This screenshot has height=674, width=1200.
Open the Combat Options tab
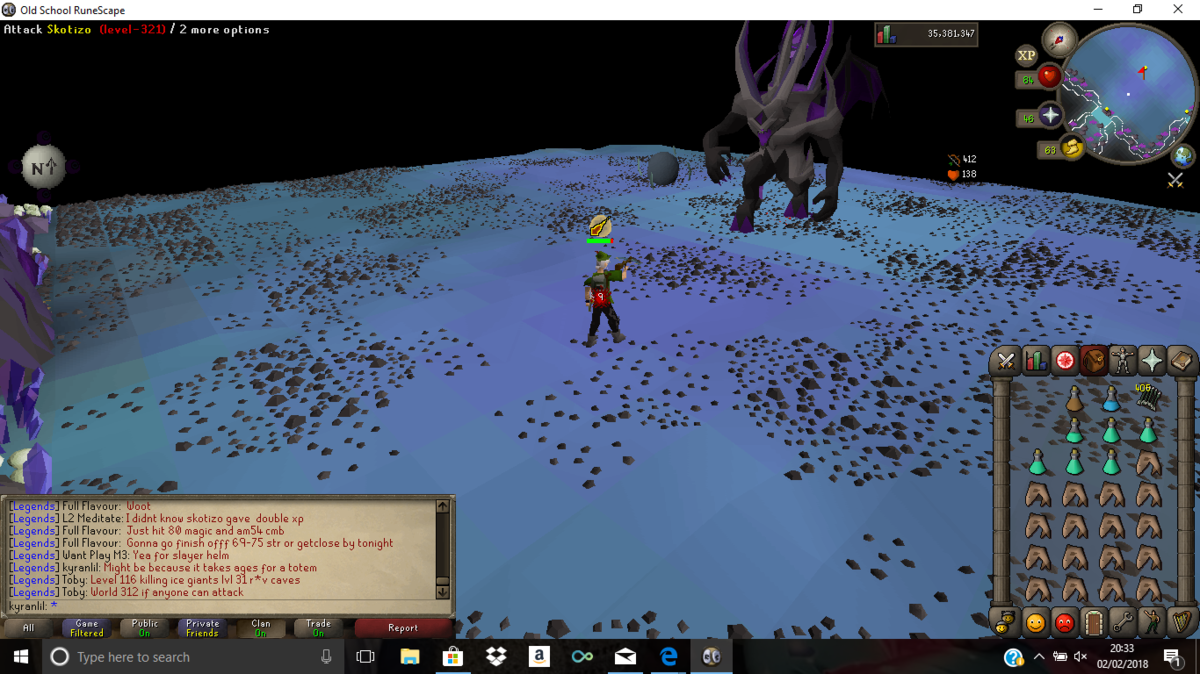pyautogui.click(x=1006, y=361)
